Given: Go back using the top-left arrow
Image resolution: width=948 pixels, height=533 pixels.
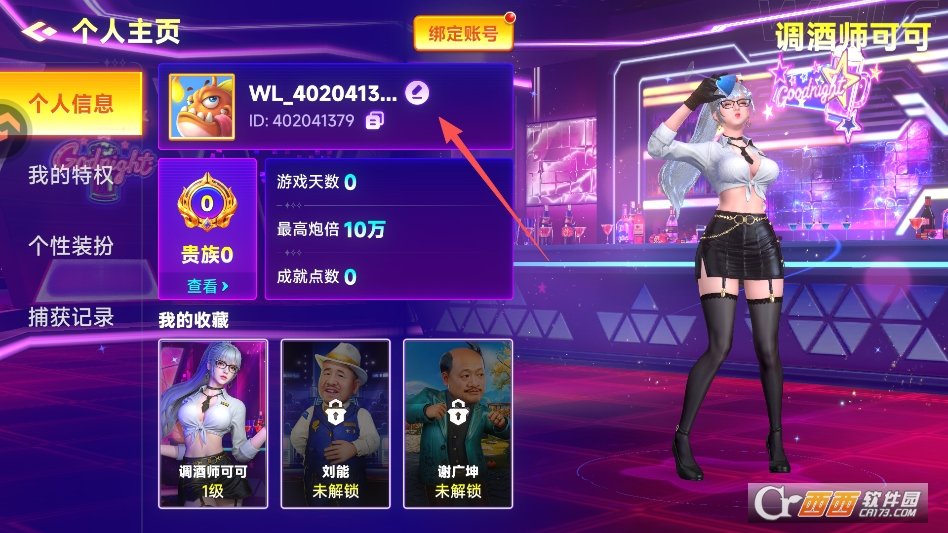Looking at the screenshot, I should click(38, 31).
